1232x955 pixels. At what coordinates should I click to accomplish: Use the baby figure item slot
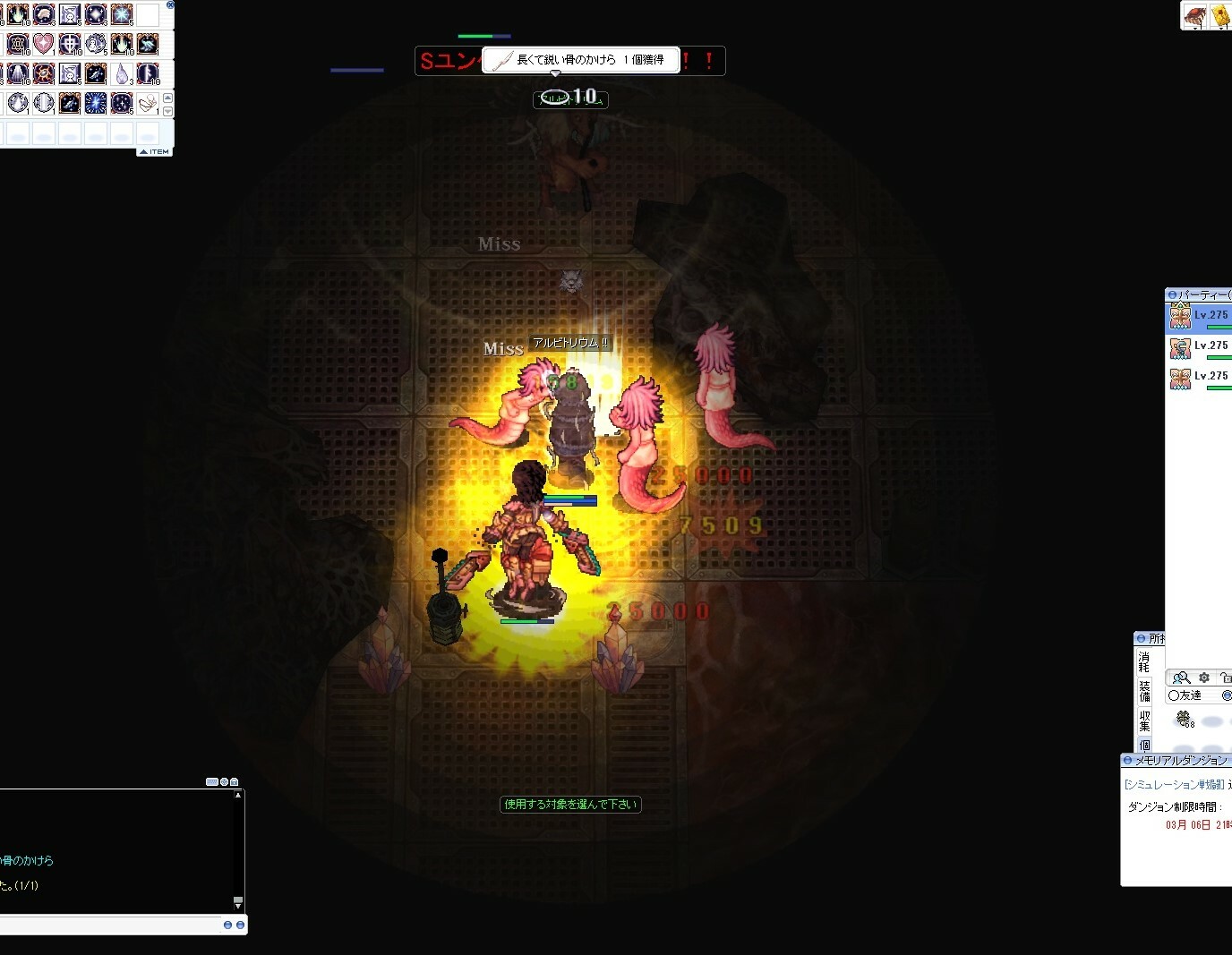pyautogui.click(x=148, y=104)
